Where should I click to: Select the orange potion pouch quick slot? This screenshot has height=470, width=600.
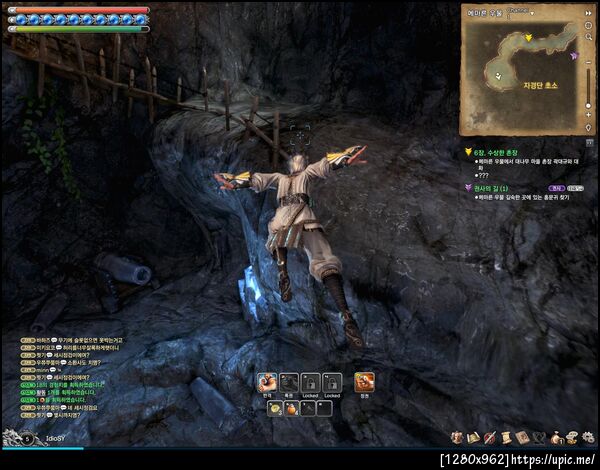tap(291, 408)
